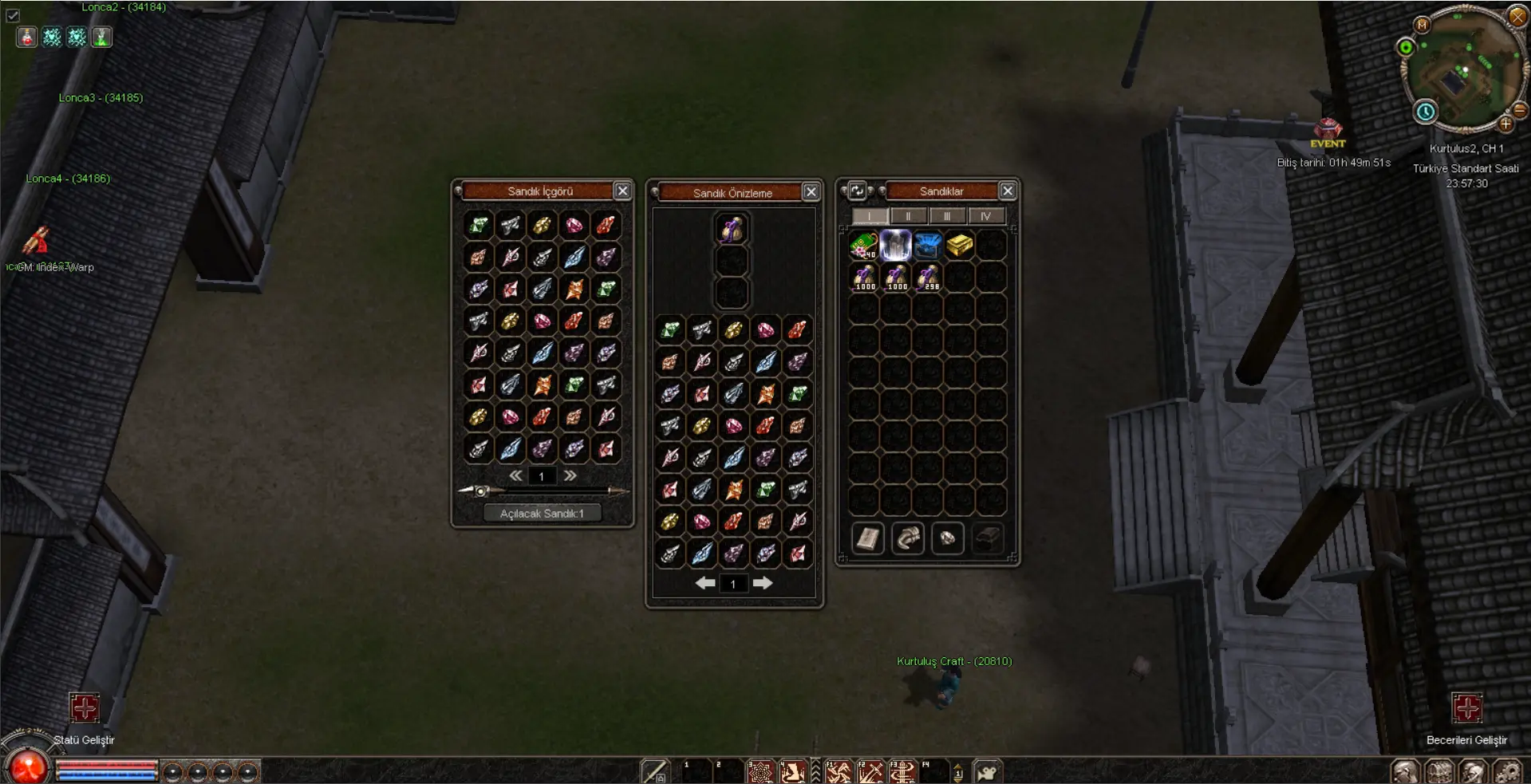Click the refresh button in Sandıklar title bar
The width and height of the screenshot is (1531, 784).
[x=857, y=191]
